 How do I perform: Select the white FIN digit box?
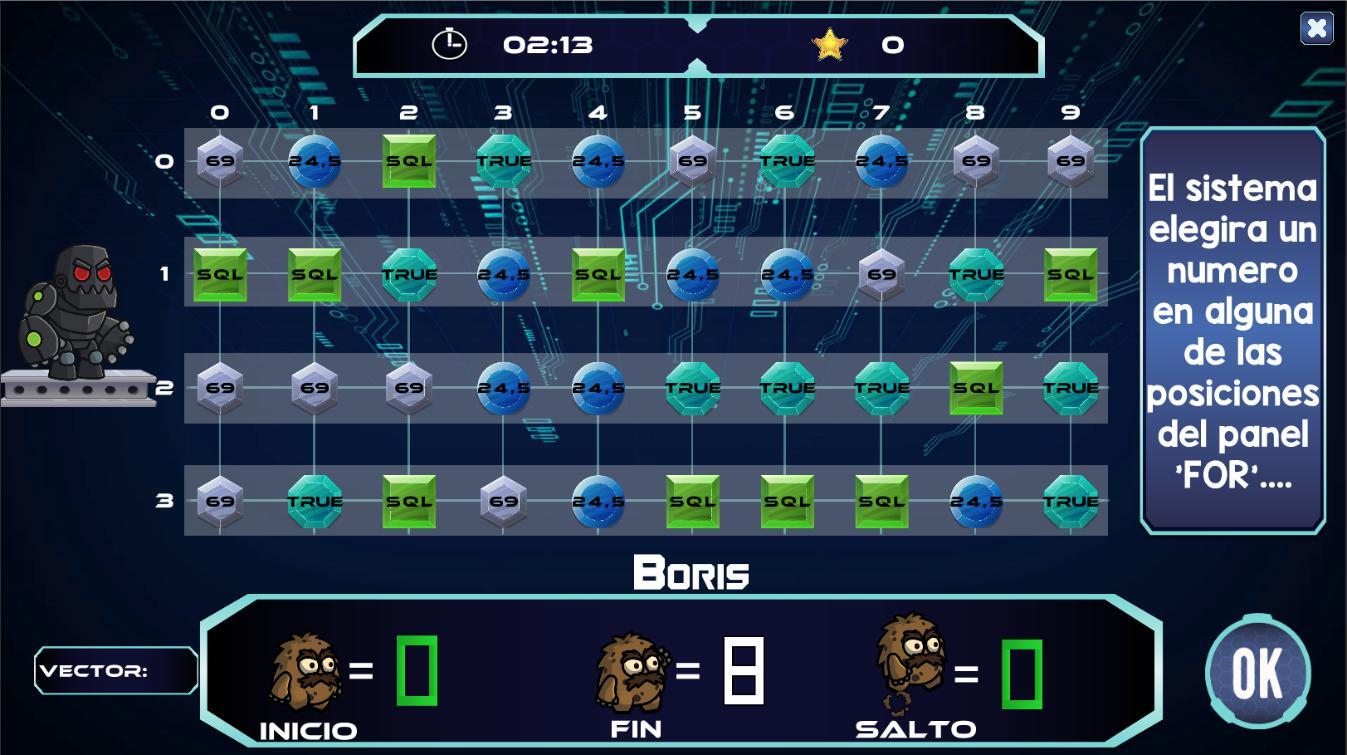click(743, 670)
